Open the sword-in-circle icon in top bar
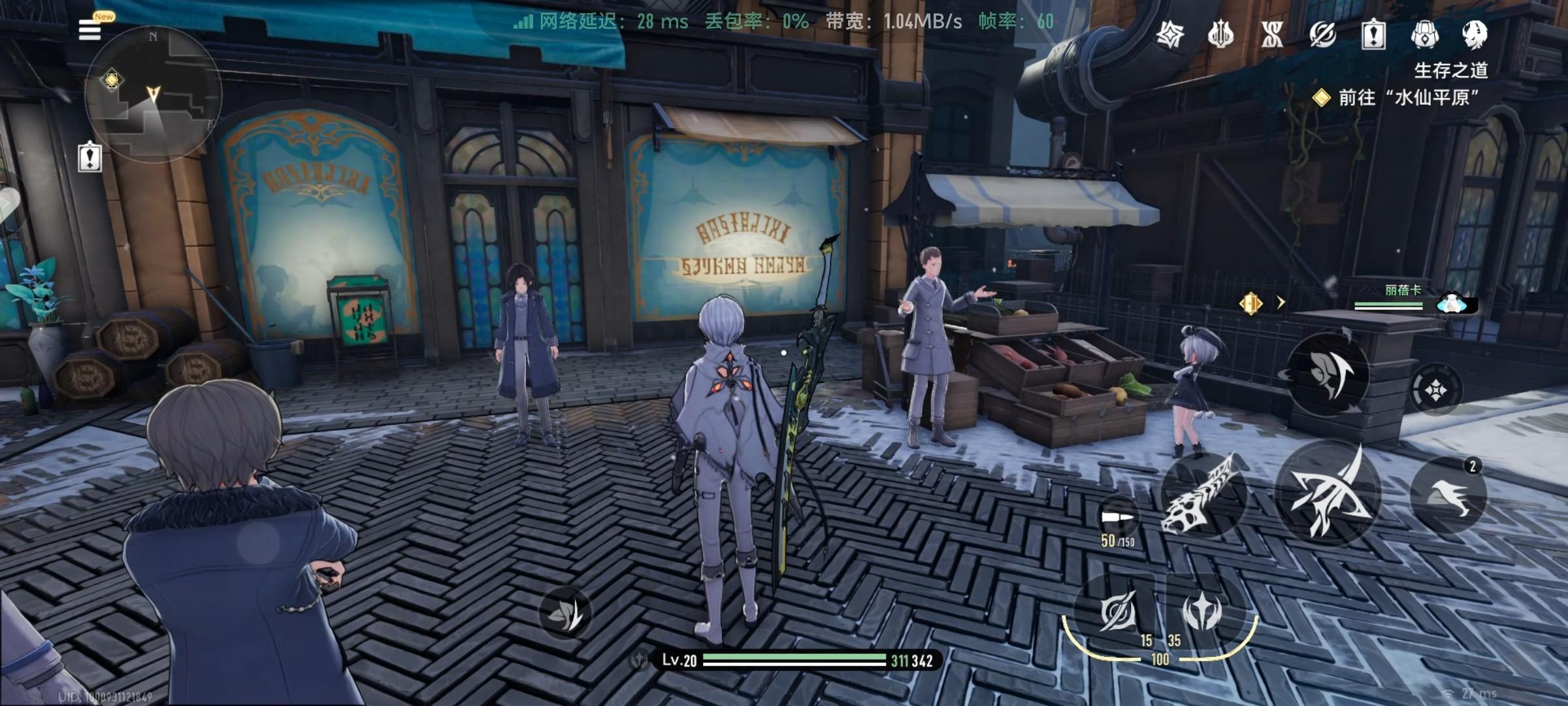This screenshot has height=706, width=1568. point(1322,34)
